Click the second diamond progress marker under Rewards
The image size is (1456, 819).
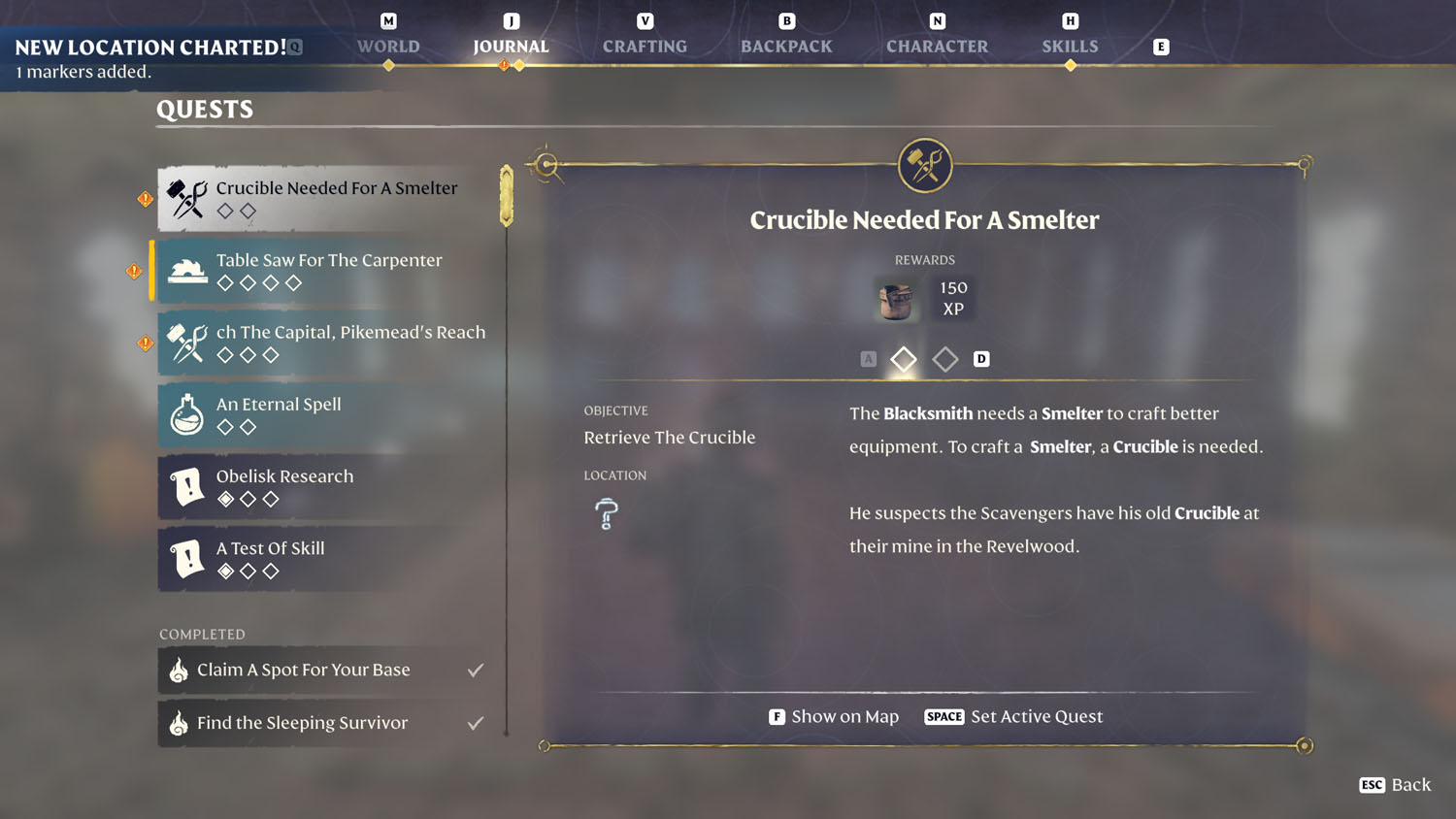pos(944,359)
